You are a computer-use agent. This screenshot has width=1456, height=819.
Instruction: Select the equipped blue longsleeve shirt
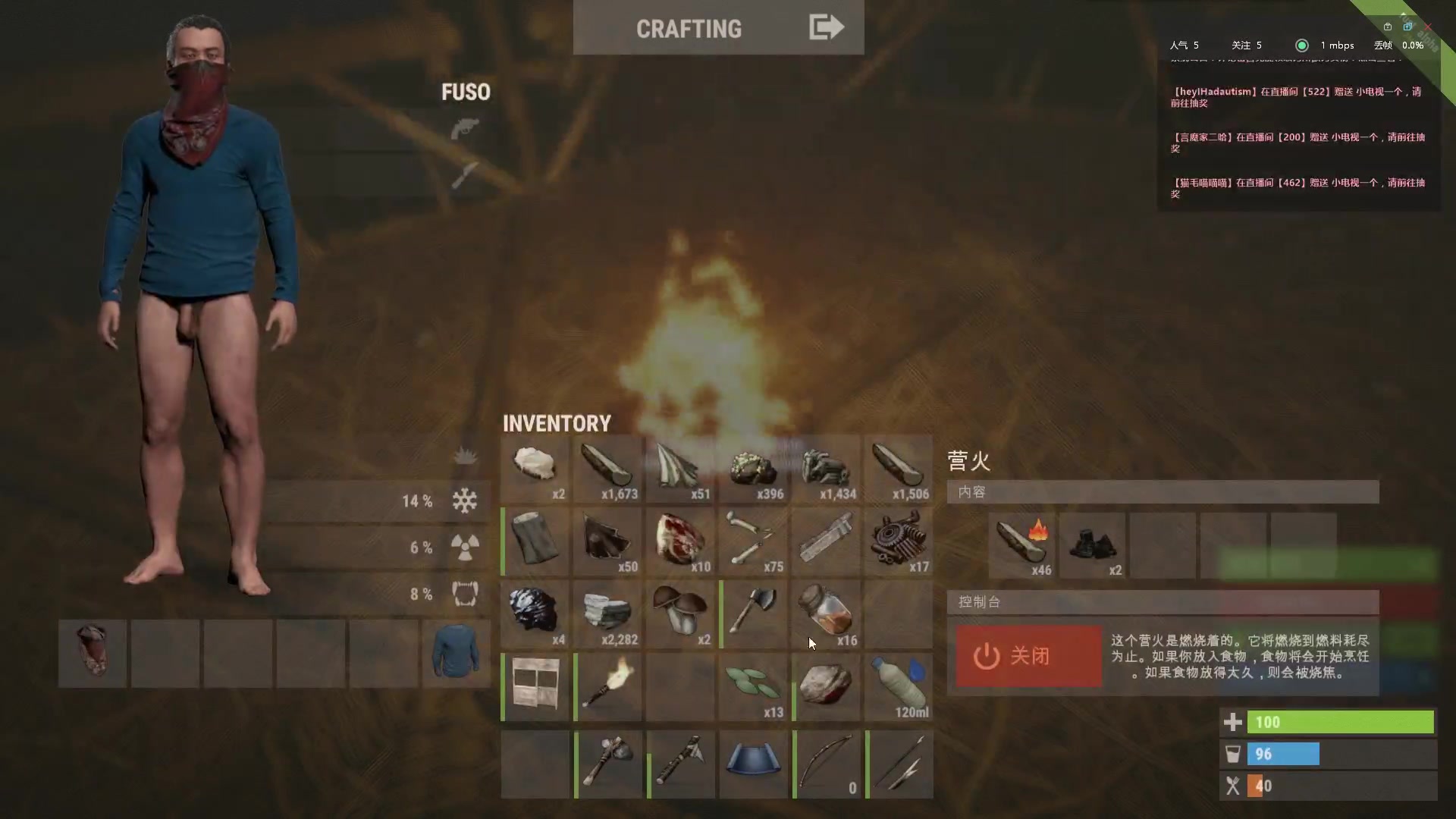click(457, 653)
